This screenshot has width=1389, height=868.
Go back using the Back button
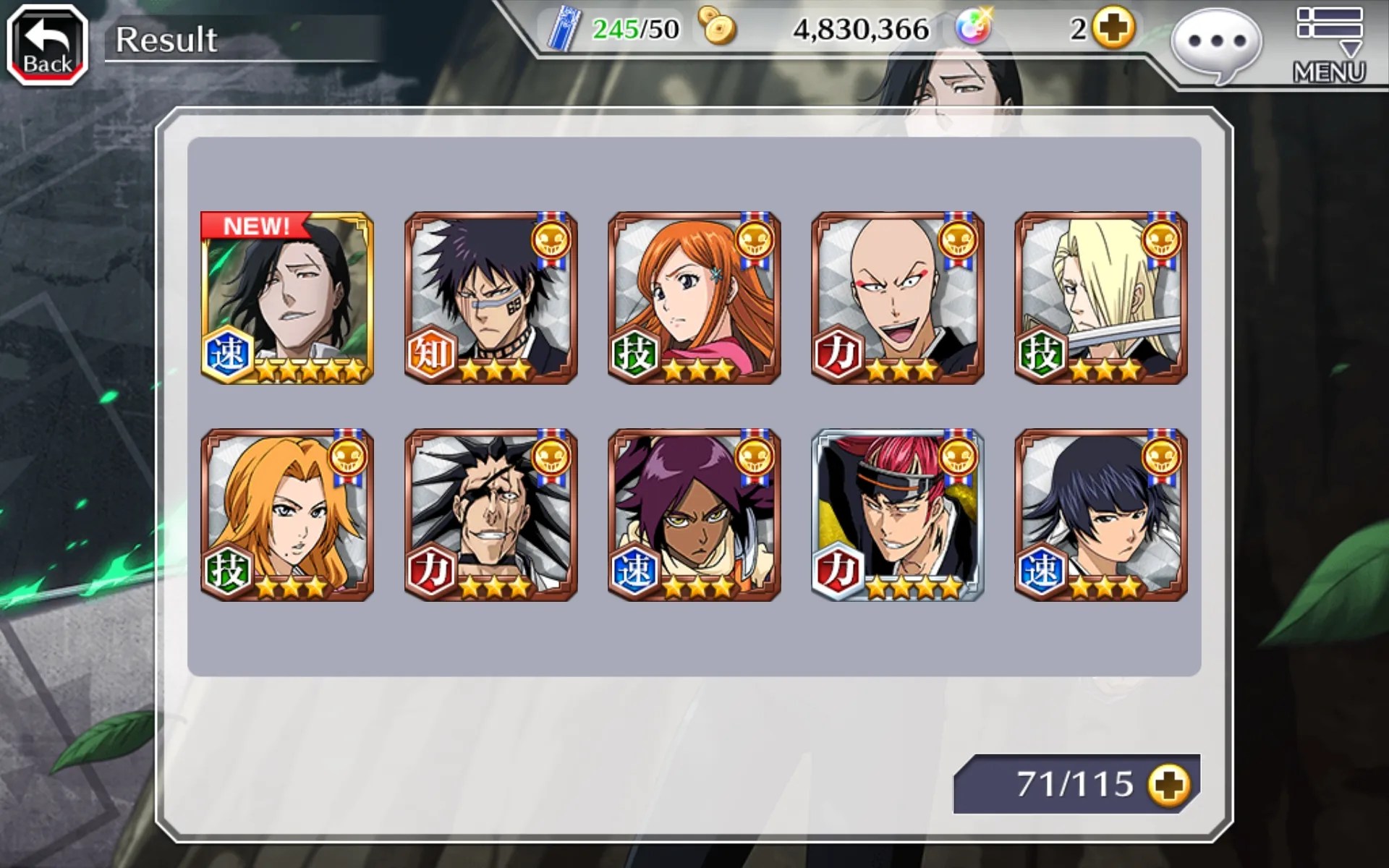click(x=47, y=45)
